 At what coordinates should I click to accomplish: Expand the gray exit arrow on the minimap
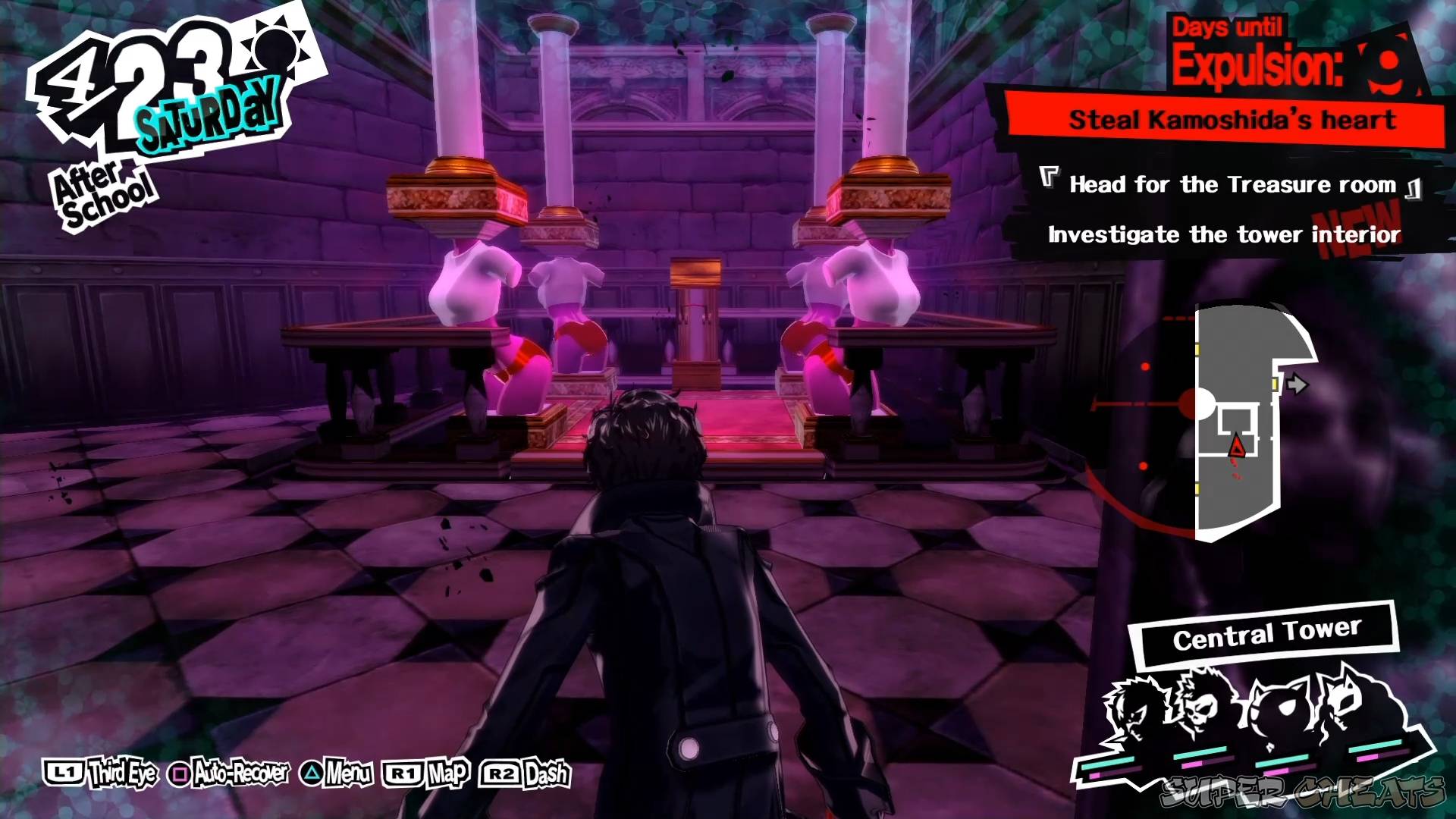point(1298,384)
